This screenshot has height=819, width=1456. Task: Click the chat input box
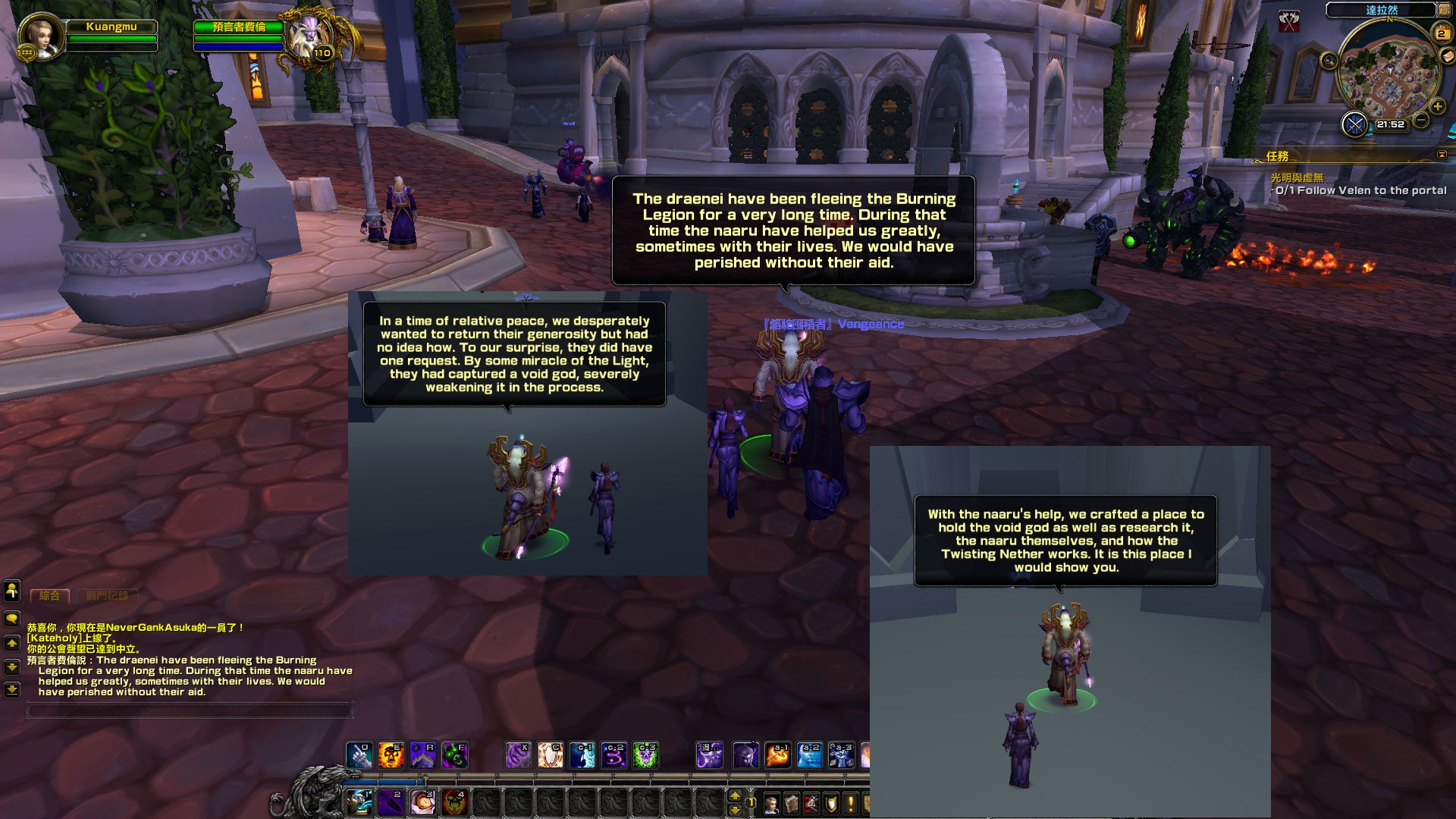pyautogui.click(x=190, y=711)
